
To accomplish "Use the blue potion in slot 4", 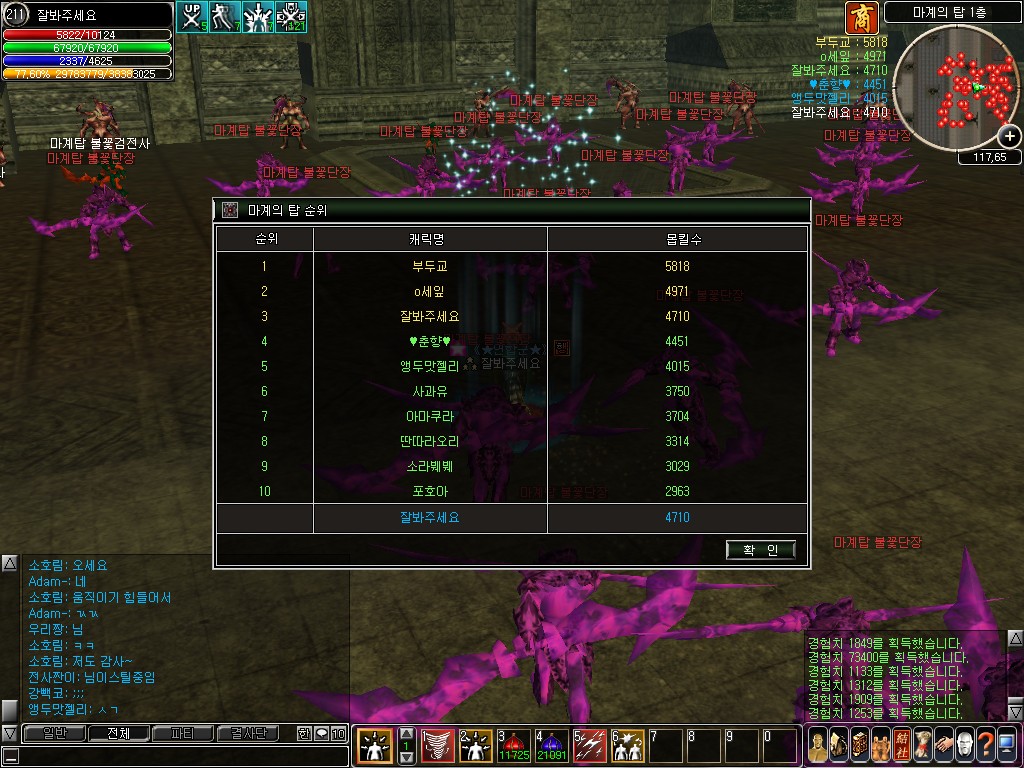I will point(551,746).
